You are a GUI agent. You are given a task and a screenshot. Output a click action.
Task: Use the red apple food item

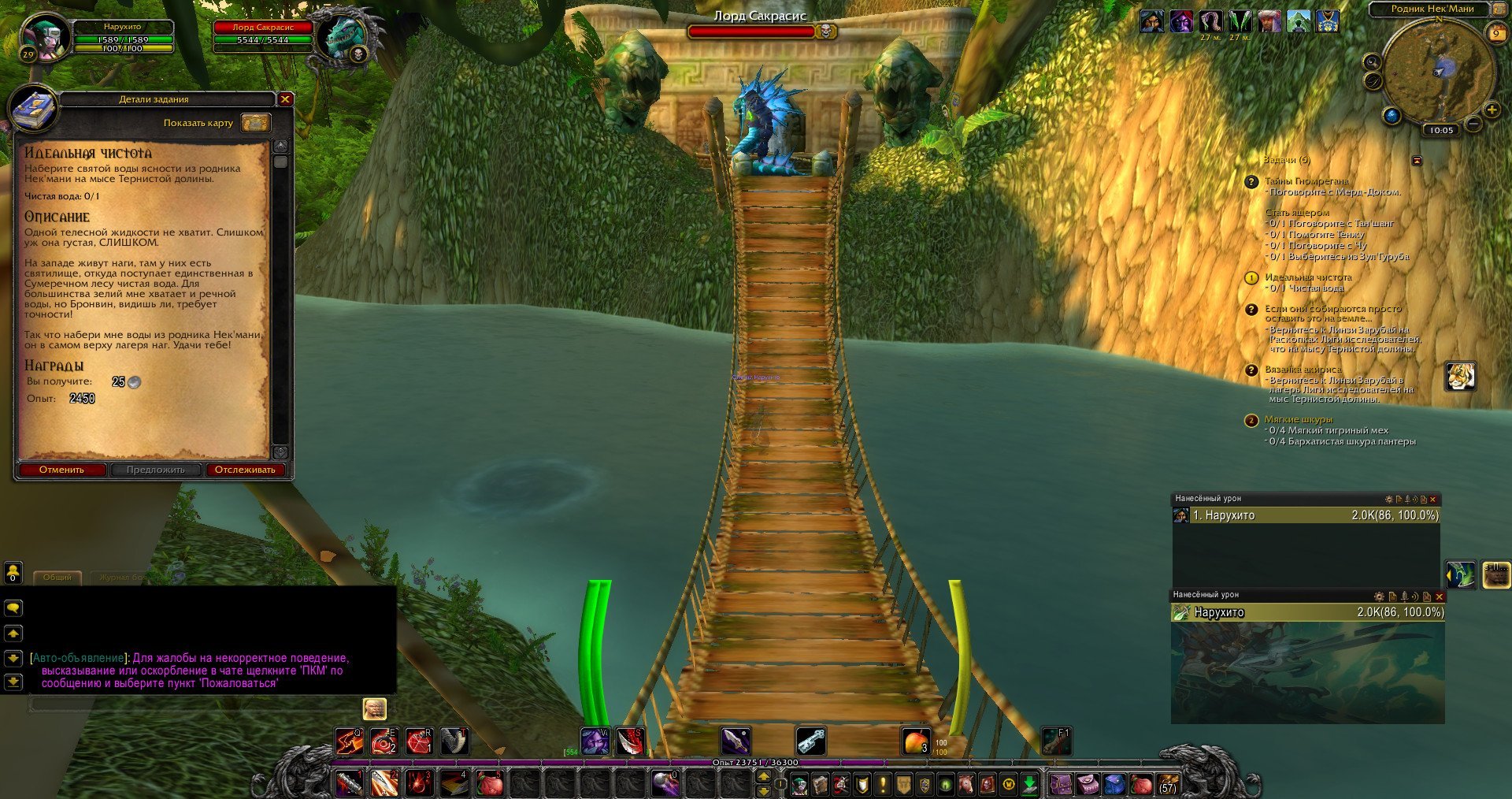pyautogui.click(x=914, y=741)
